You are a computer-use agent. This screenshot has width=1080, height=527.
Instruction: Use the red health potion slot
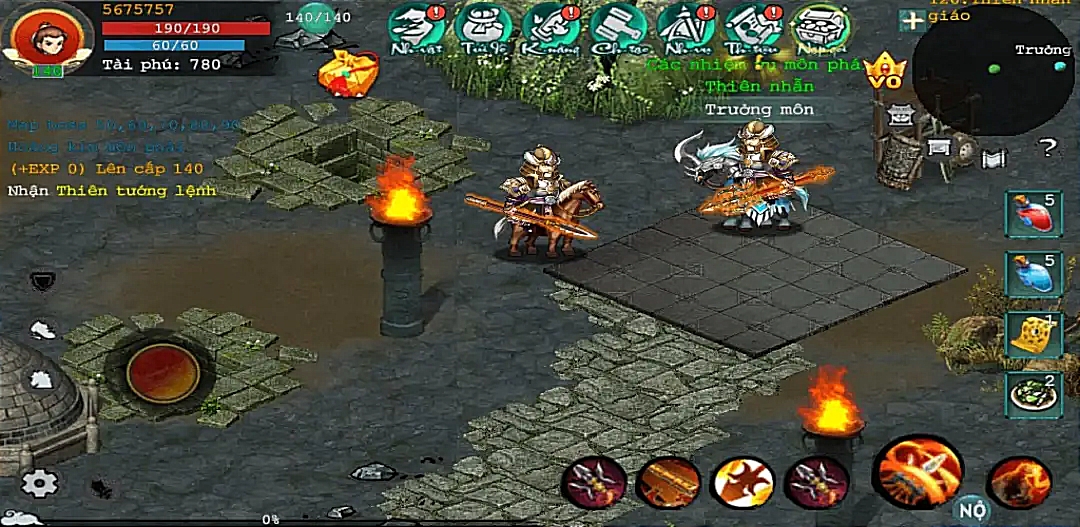coord(1033,214)
